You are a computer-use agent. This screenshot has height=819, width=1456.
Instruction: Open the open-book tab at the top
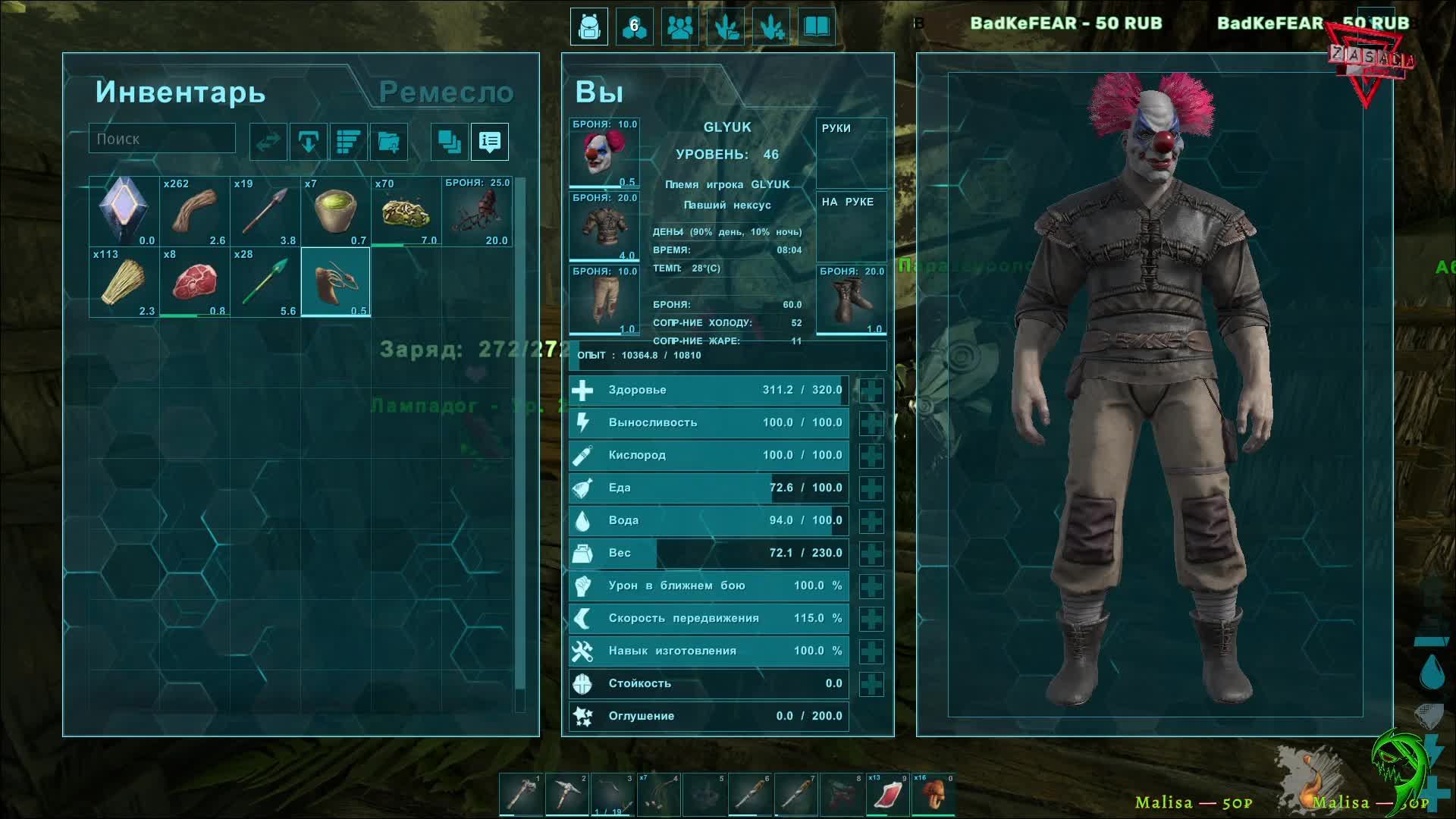coord(816,27)
